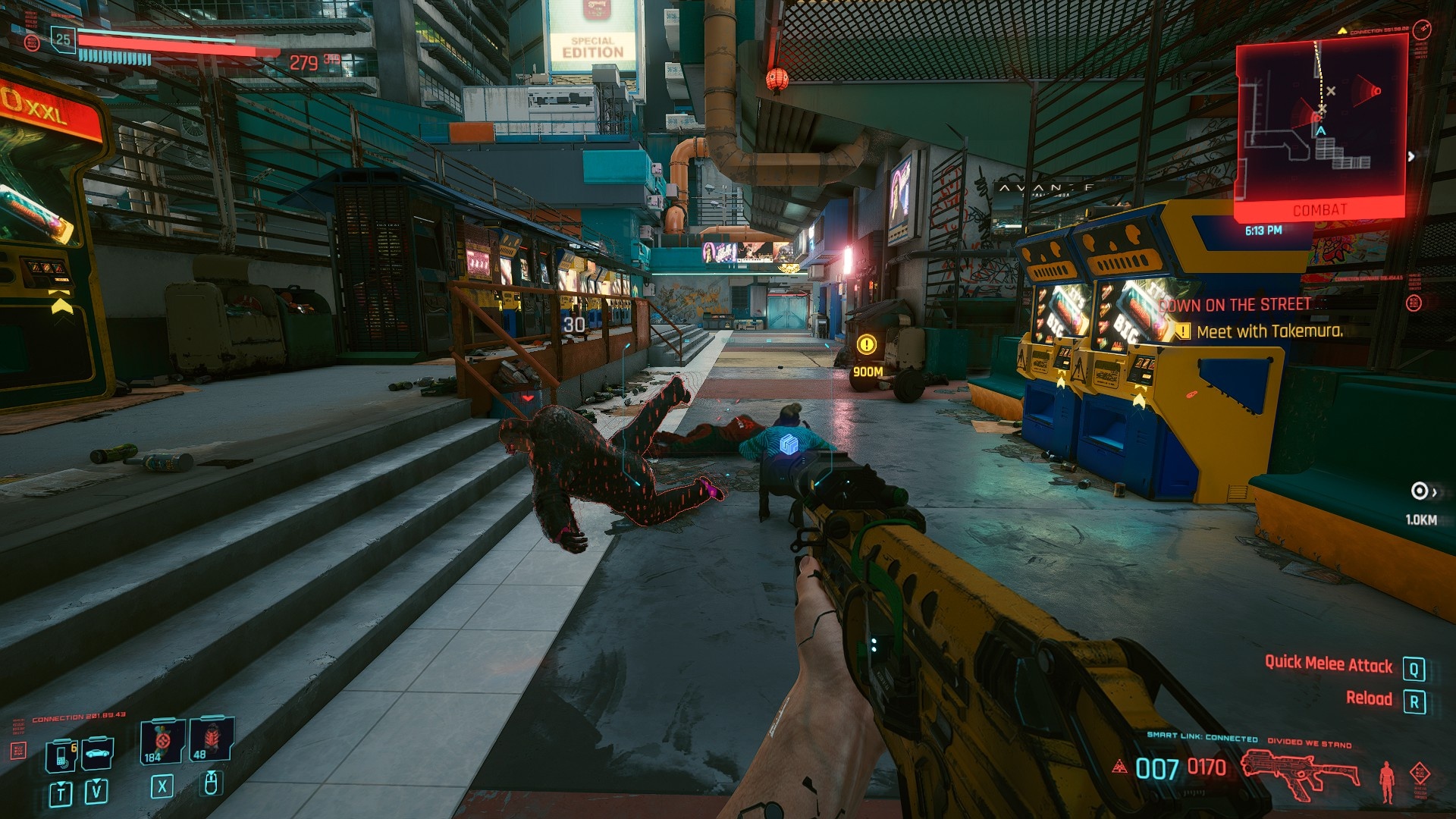Viewport: 1456px width, 819px height.
Task: Click the red body stance silhouette icon
Action: (x=1387, y=781)
